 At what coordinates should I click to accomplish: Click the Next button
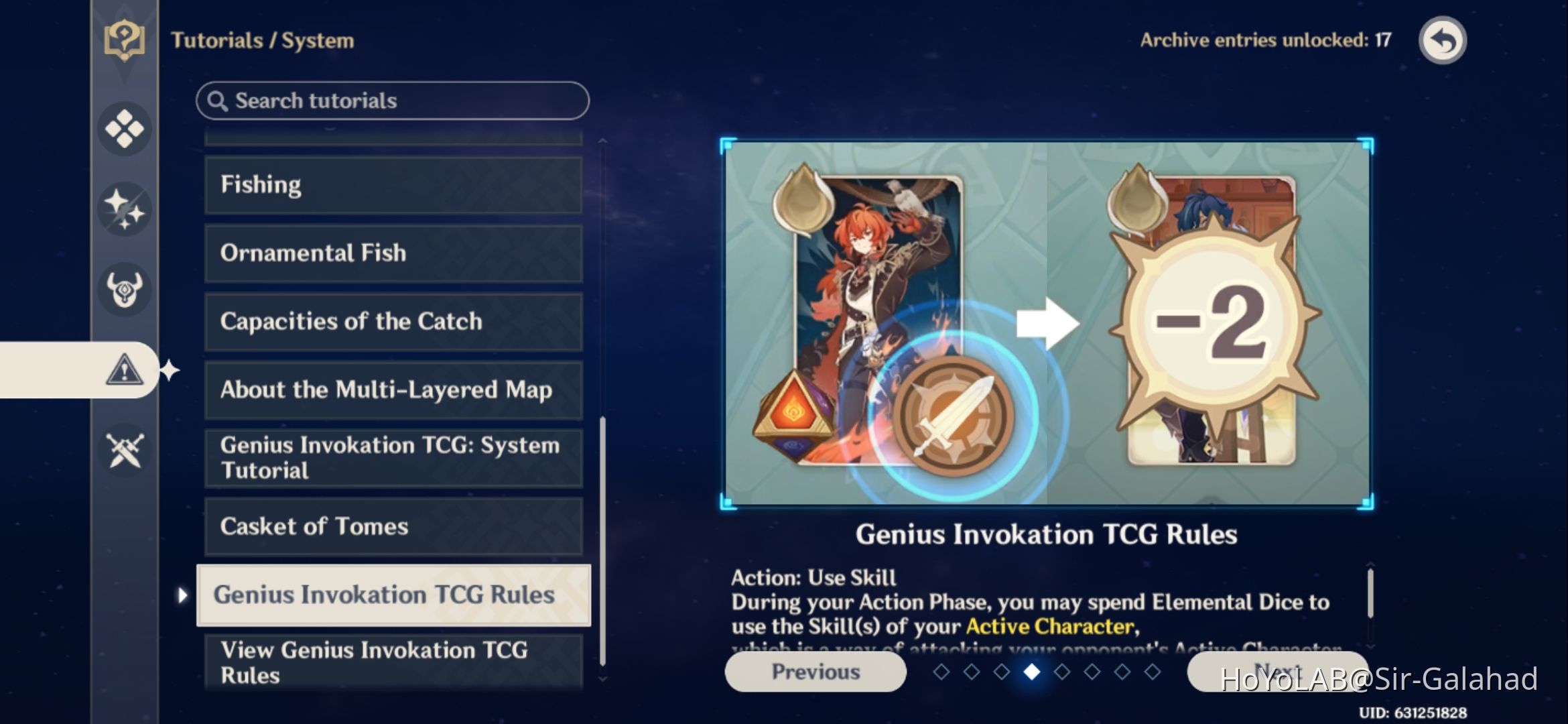click(x=1280, y=672)
